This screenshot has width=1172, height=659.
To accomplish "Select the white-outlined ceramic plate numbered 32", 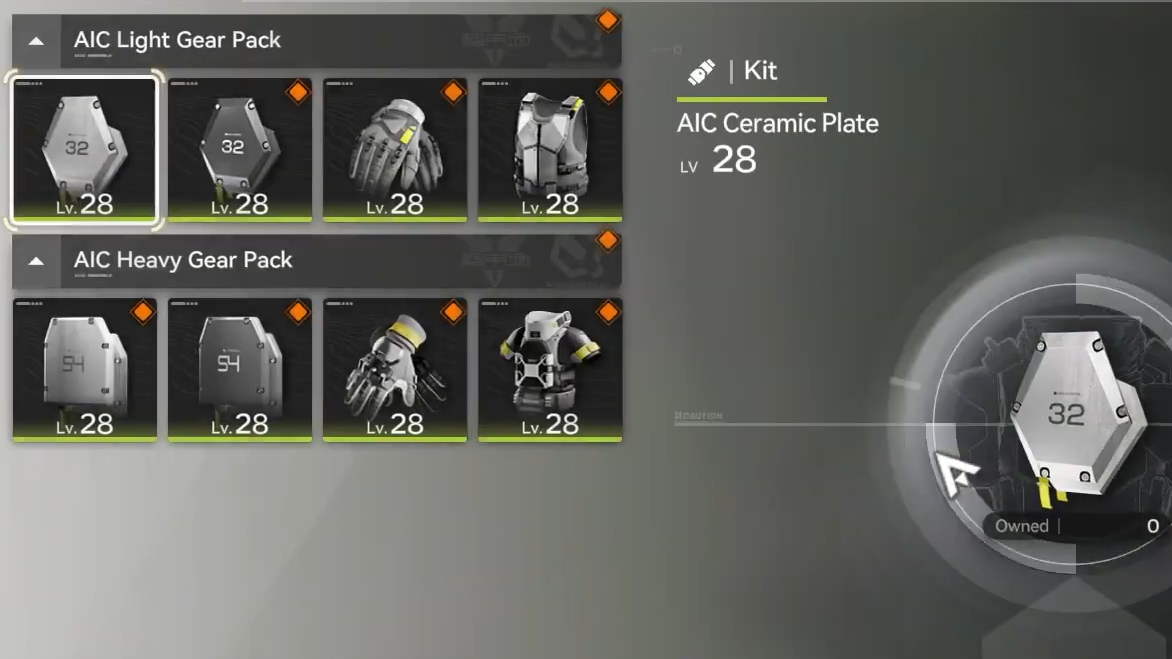I will pos(85,149).
